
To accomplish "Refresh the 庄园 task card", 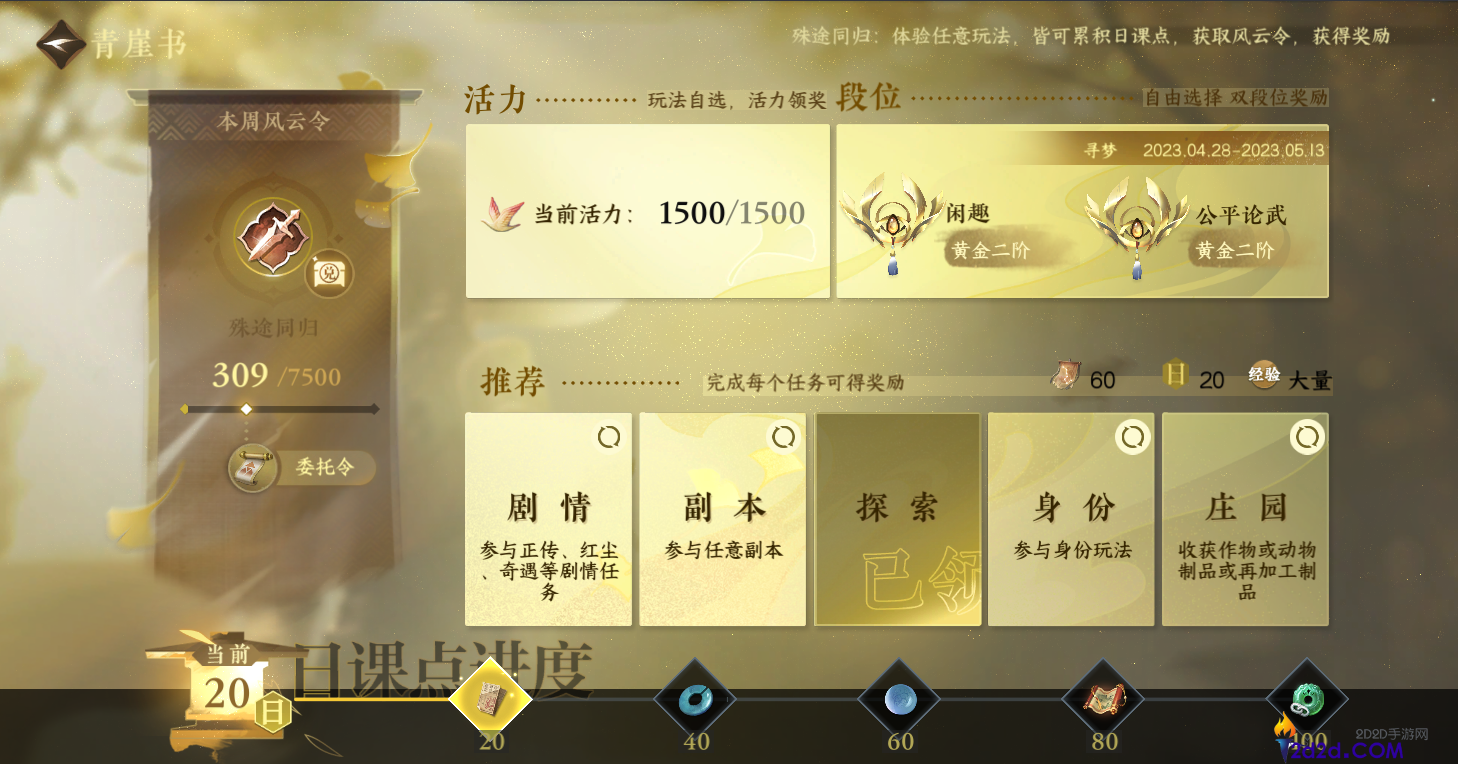I will click(1306, 437).
